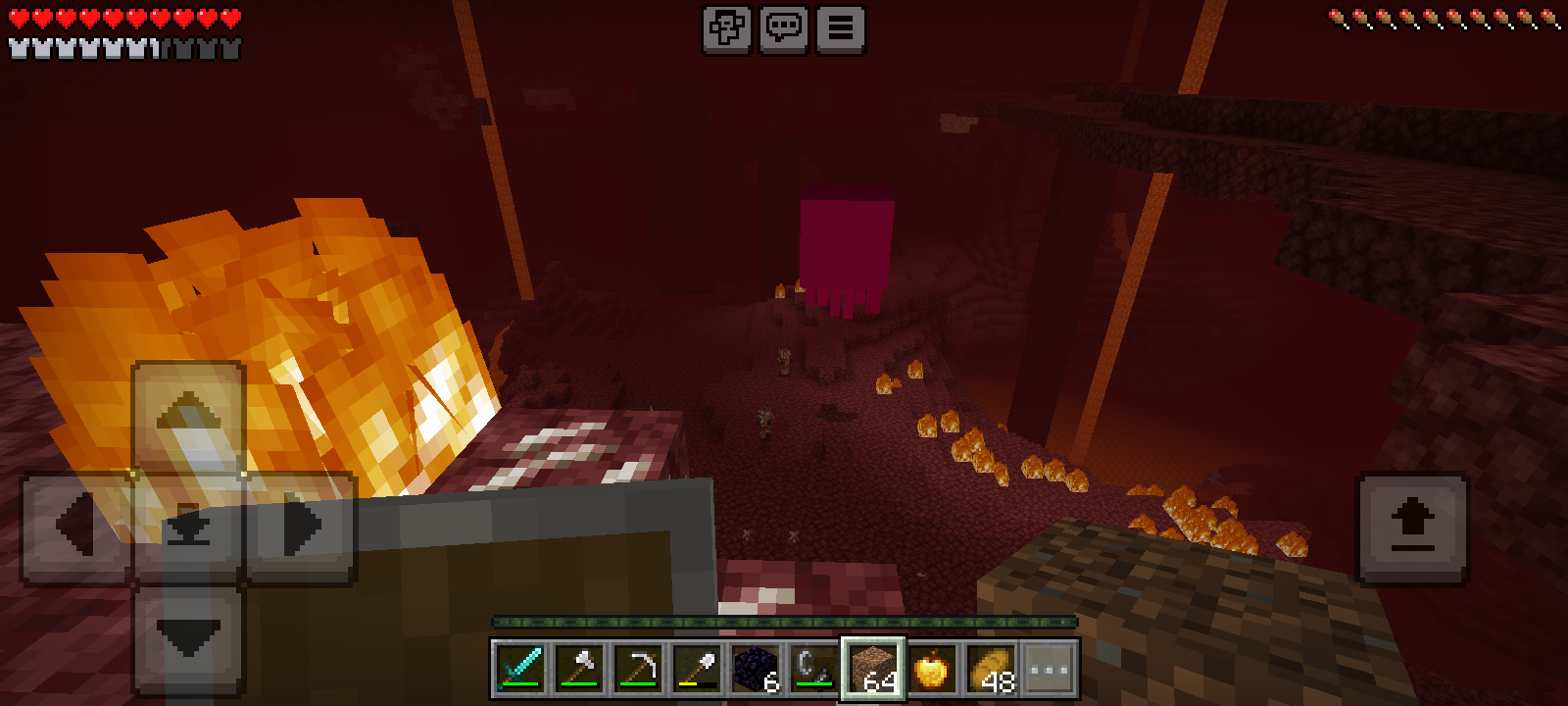Open inventory with the three-dots button
This screenshot has height=706, width=1568.
[x=1049, y=669]
